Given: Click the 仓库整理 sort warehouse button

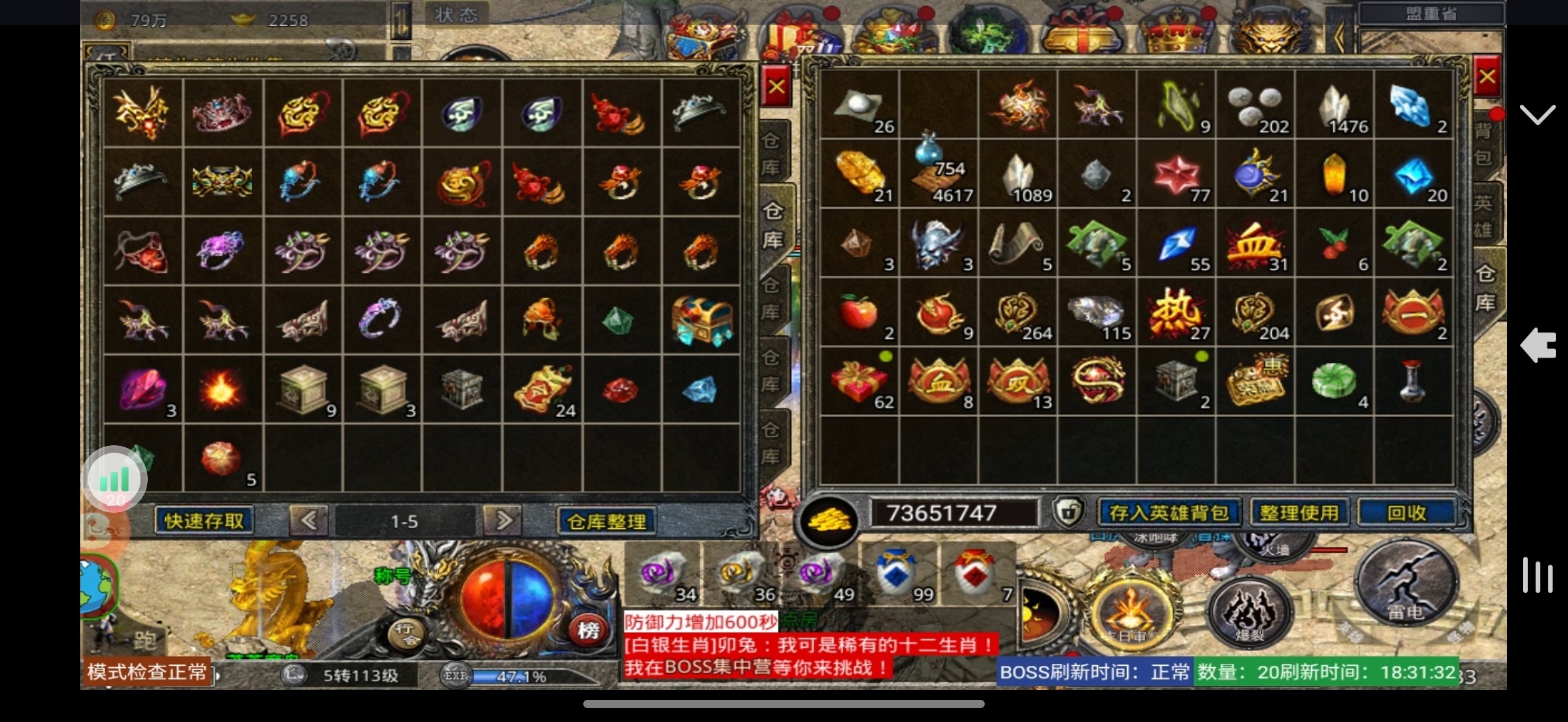Looking at the screenshot, I should 606,521.
